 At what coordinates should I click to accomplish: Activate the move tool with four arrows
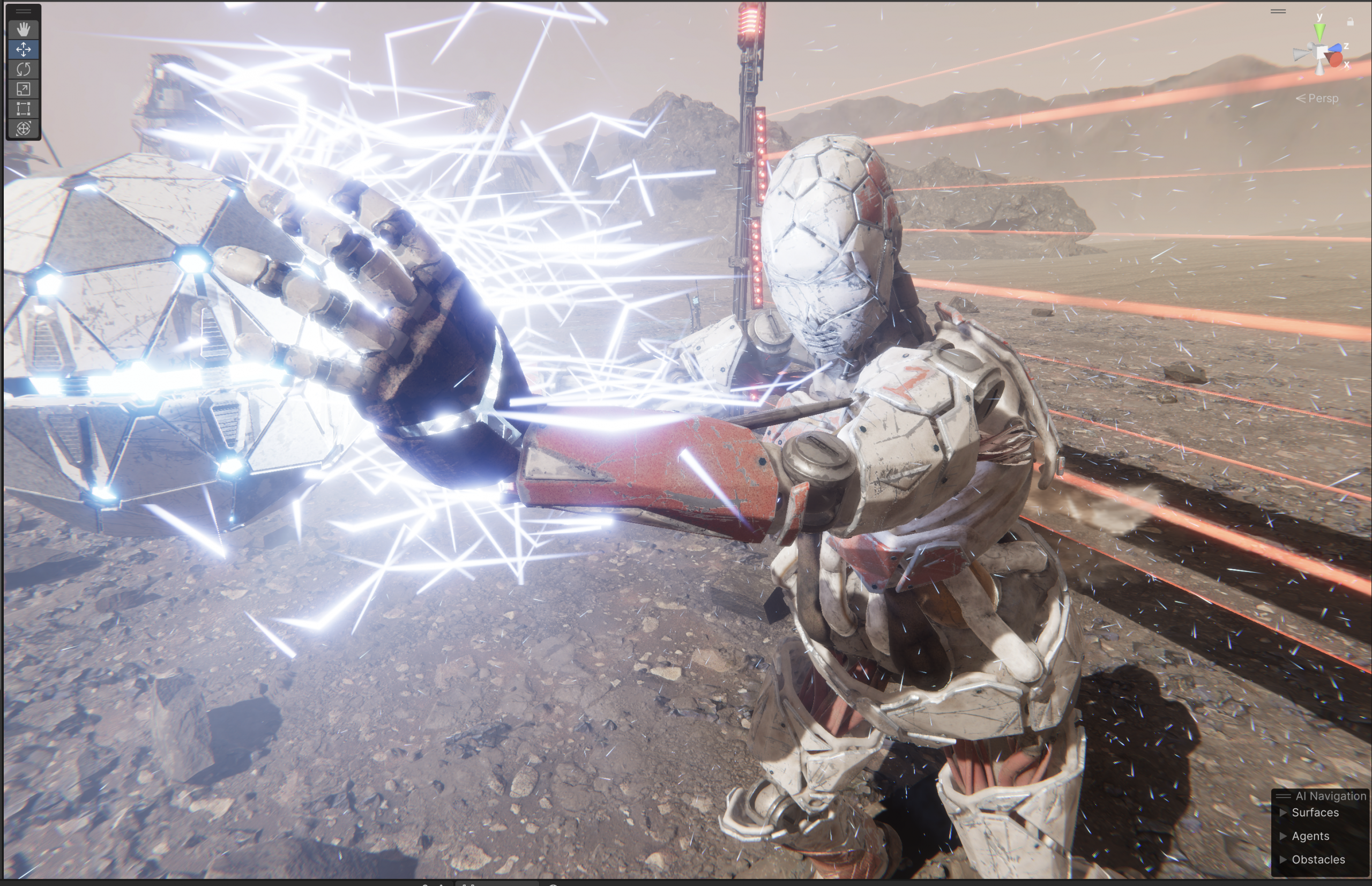point(24,49)
